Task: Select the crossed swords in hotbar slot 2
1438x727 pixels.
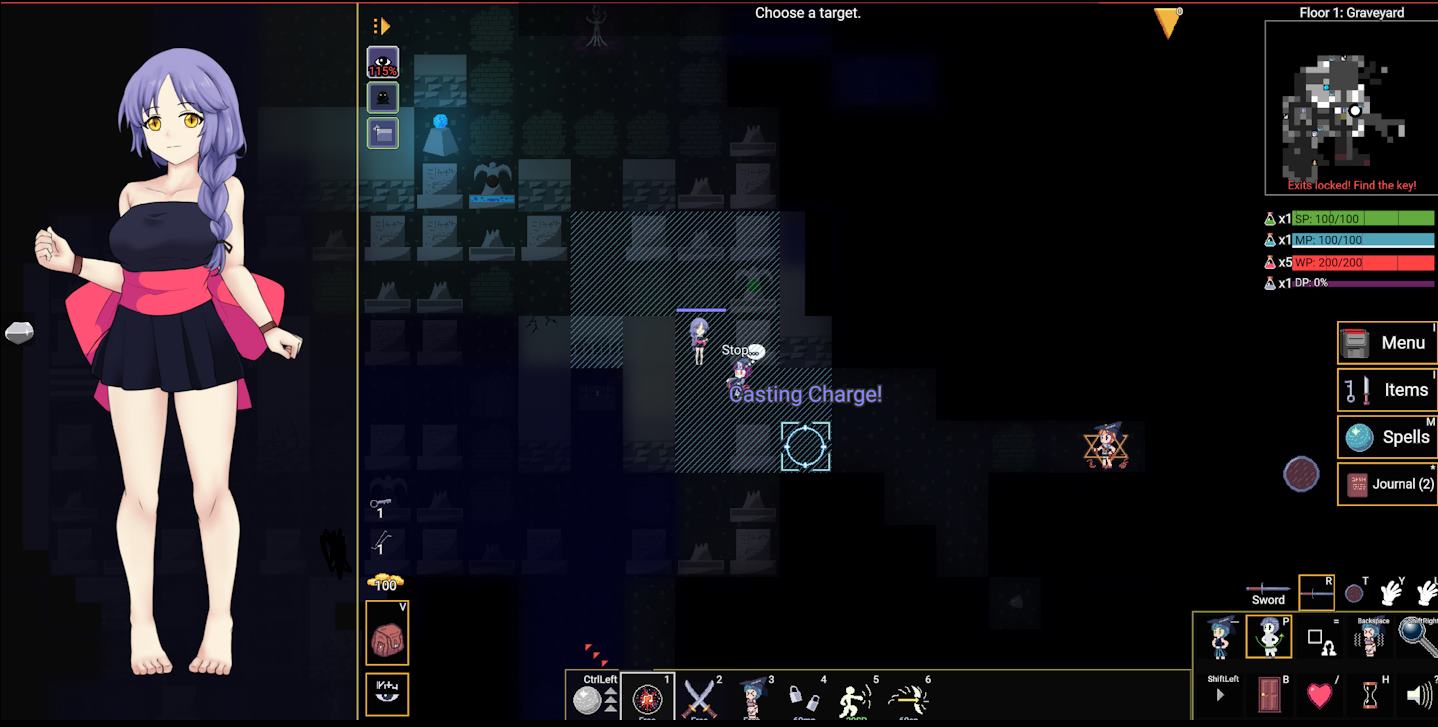Action: coord(701,697)
